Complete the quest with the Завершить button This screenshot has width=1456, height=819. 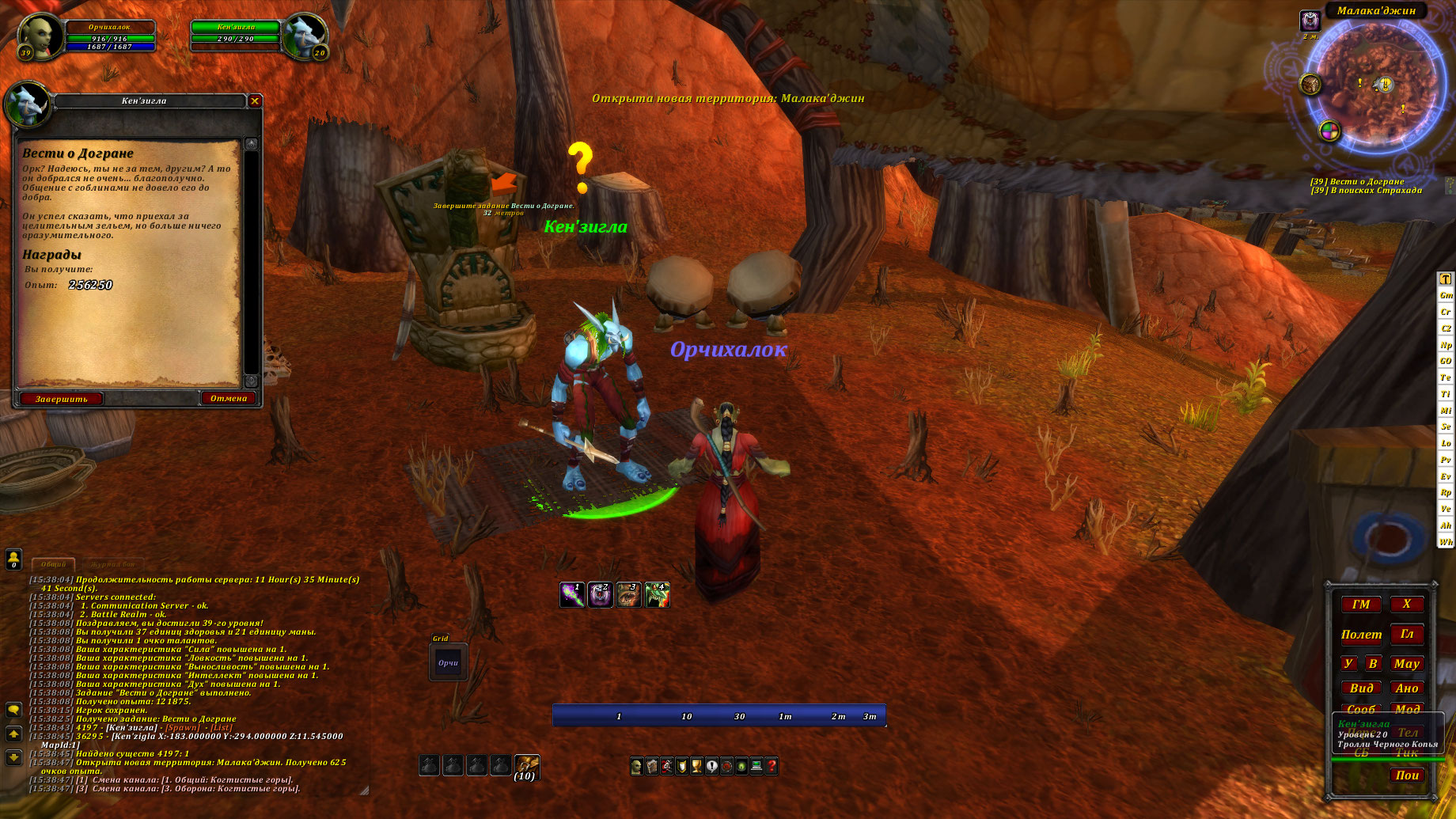61,399
